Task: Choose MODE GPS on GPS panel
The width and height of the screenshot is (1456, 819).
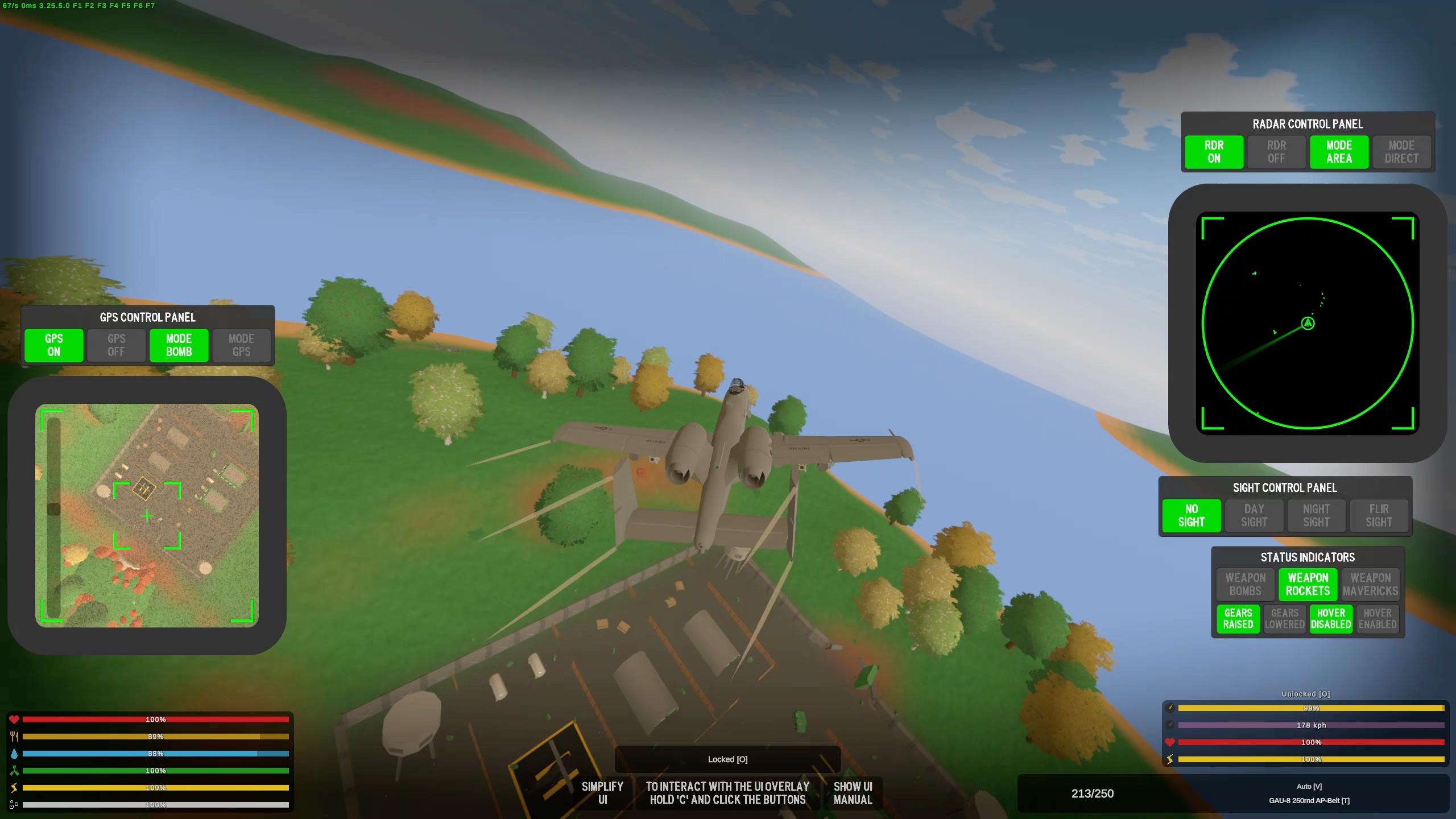Action: (x=241, y=345)
